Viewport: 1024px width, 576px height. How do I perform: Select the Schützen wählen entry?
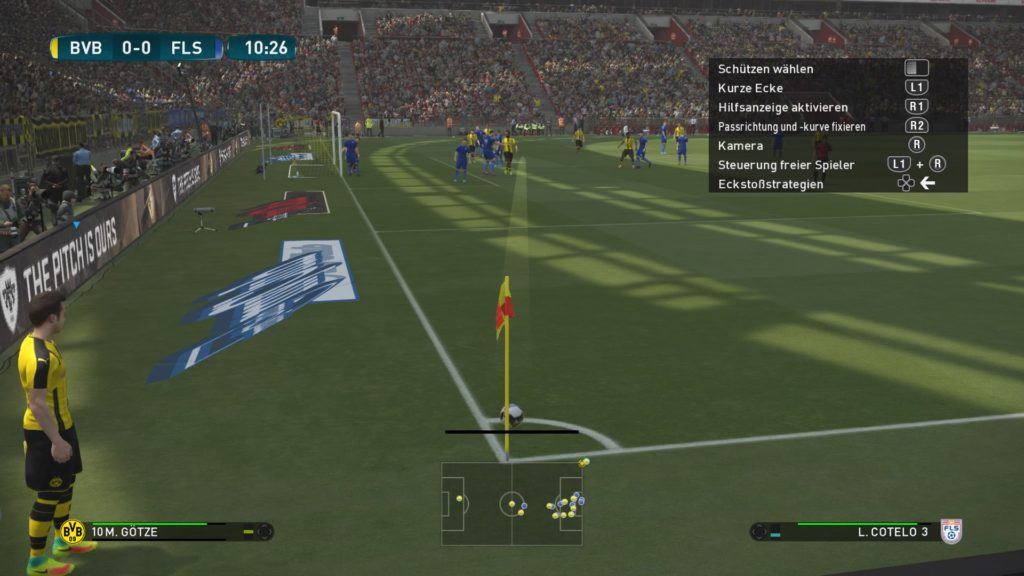766,69
